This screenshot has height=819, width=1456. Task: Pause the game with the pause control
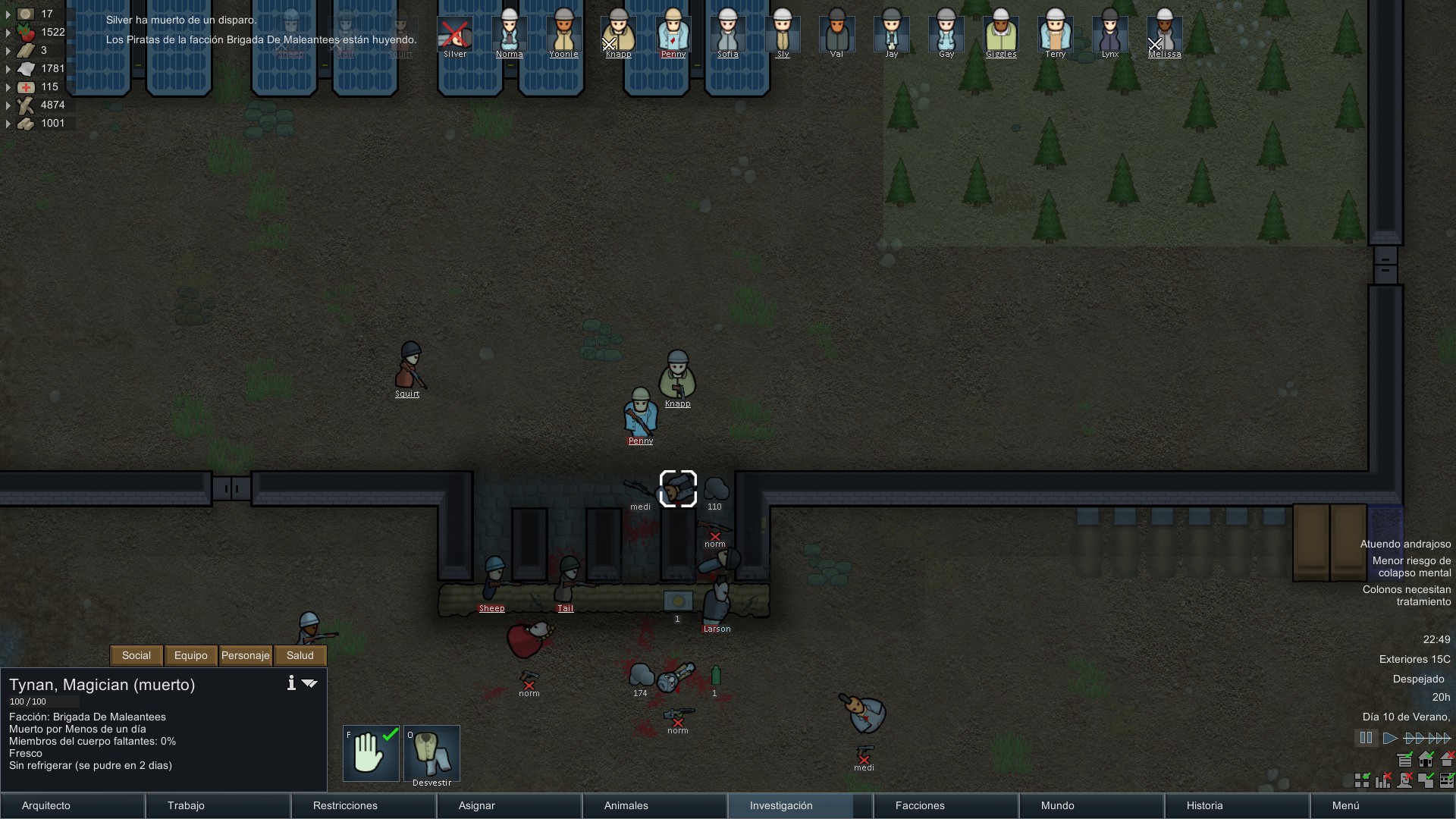1366,737
